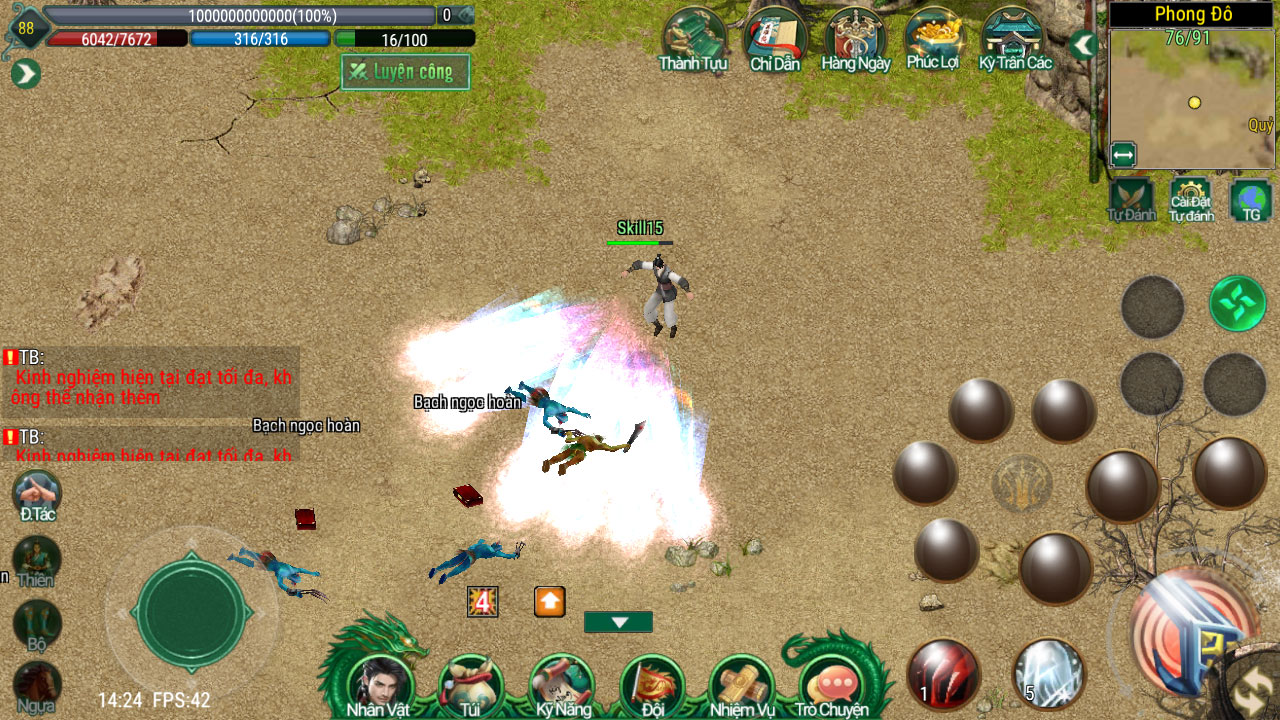The height and width of the screenshot is (720, 1280).
Task: Open the Thành Tựu achievements menu
Action: click(x=693, y=40)
